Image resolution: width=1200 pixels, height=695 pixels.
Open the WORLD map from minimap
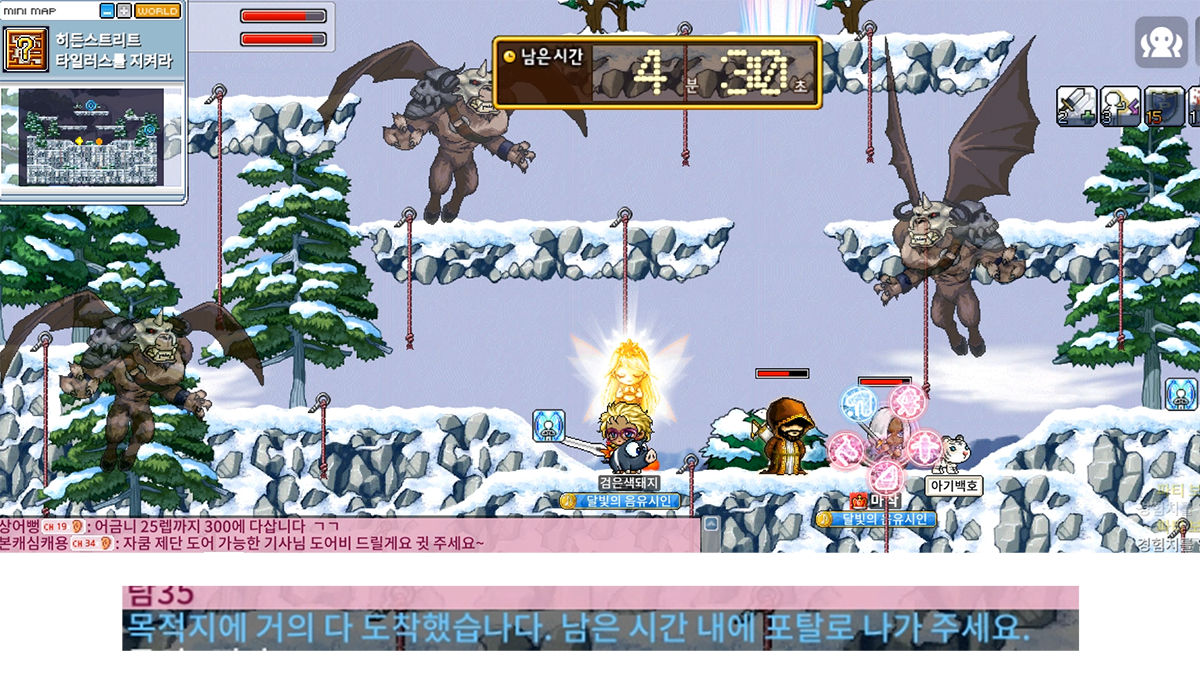point(157,11)
